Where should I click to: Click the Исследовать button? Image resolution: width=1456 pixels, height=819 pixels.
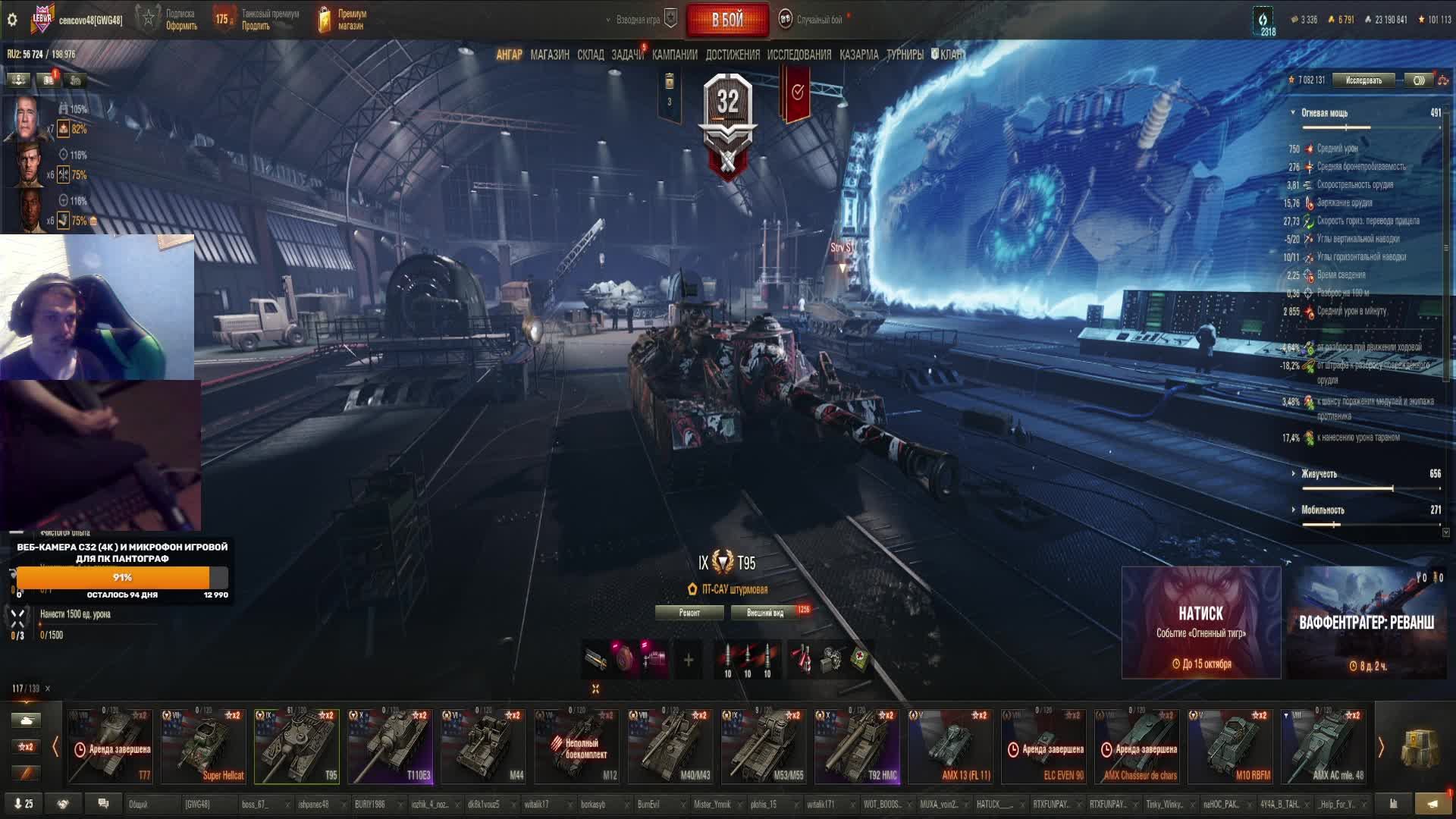(1363, 80)
